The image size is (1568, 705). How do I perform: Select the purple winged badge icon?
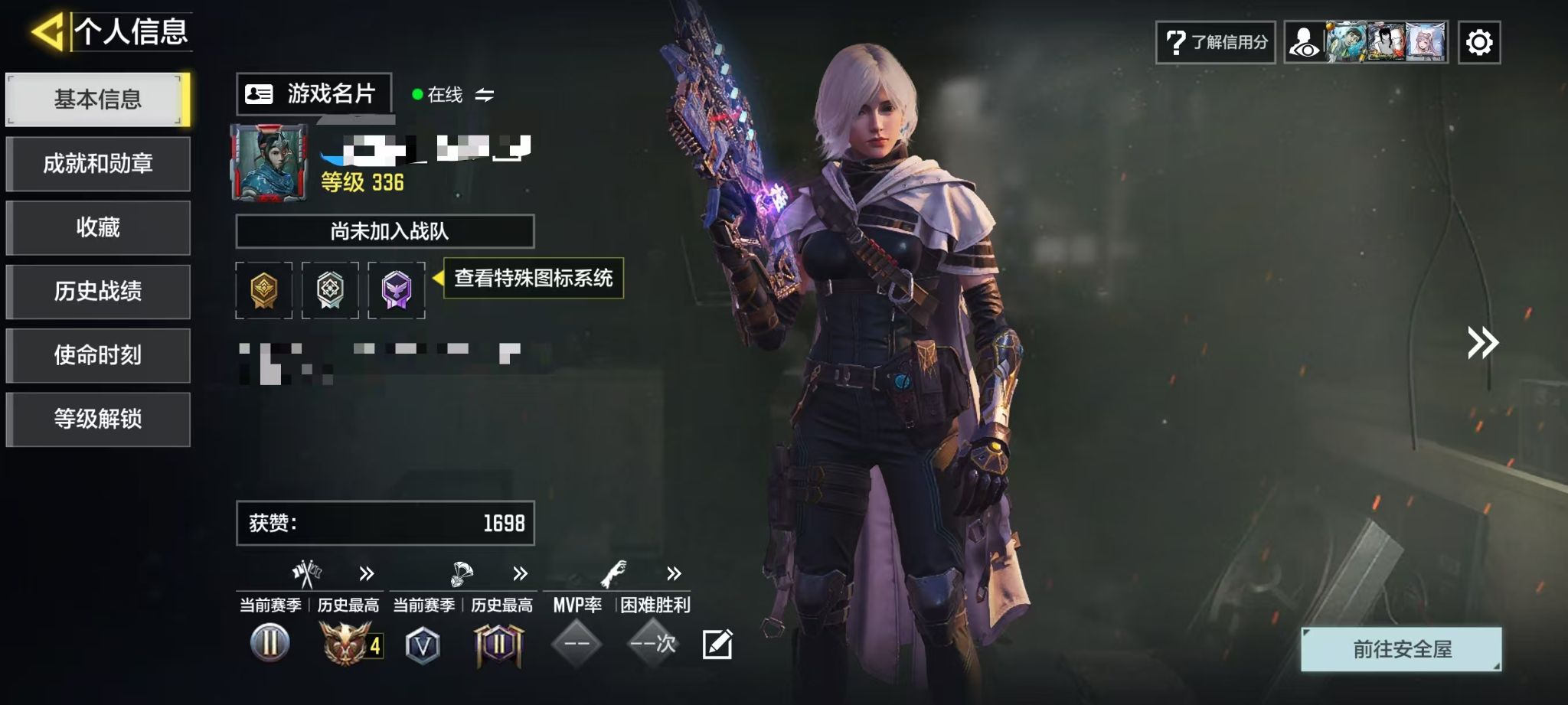[397, 290]
